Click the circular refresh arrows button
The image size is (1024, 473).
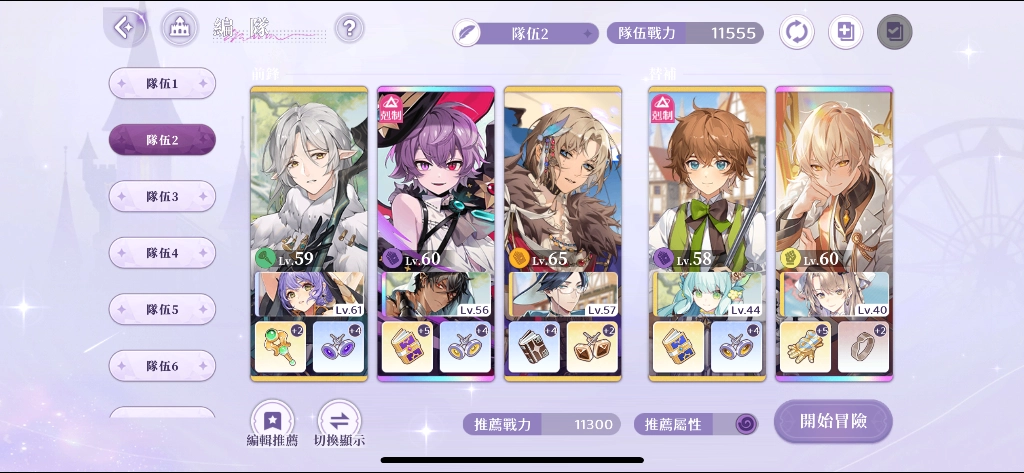797,32
